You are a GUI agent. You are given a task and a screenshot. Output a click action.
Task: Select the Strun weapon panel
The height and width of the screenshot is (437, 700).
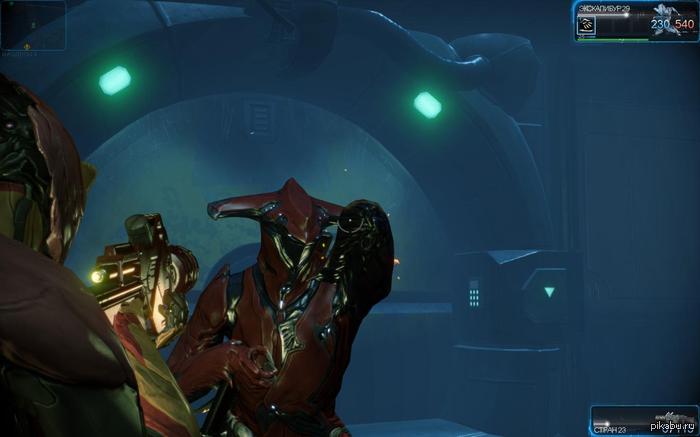point(641,419)
